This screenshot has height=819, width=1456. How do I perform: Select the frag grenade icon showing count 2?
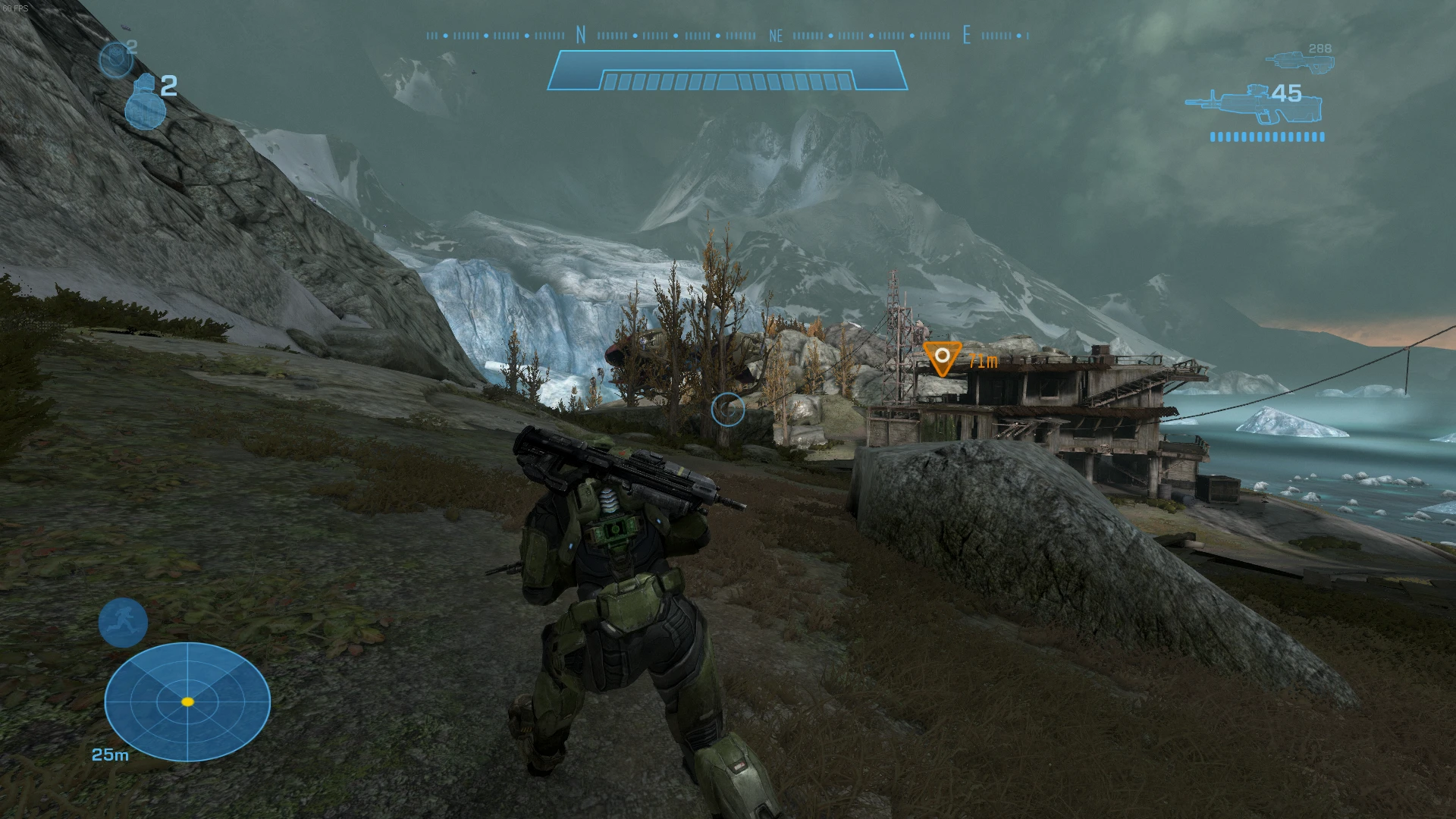[147, 102]
